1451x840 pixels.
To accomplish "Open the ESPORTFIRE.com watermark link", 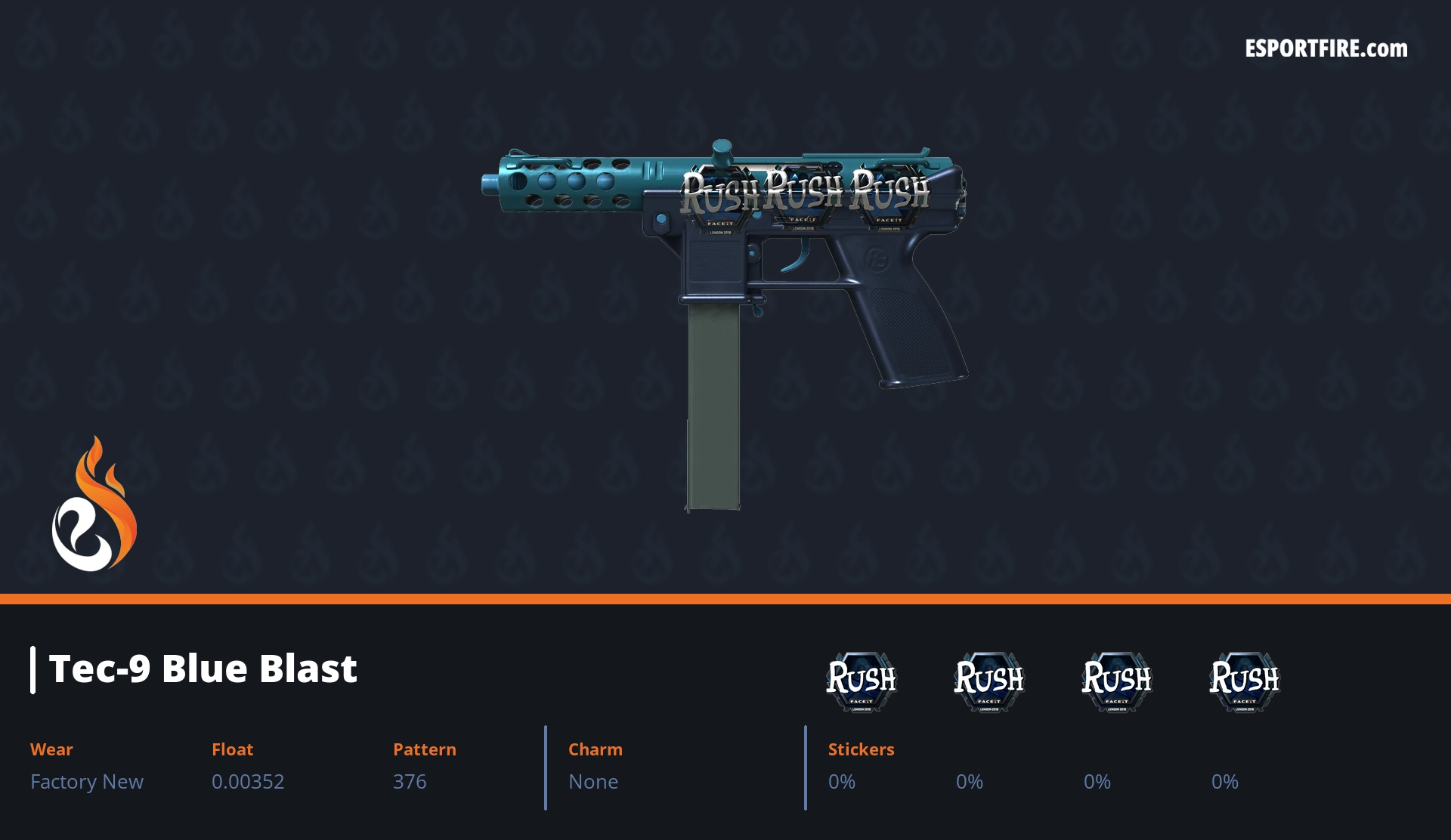I will tap(1326, 49).
